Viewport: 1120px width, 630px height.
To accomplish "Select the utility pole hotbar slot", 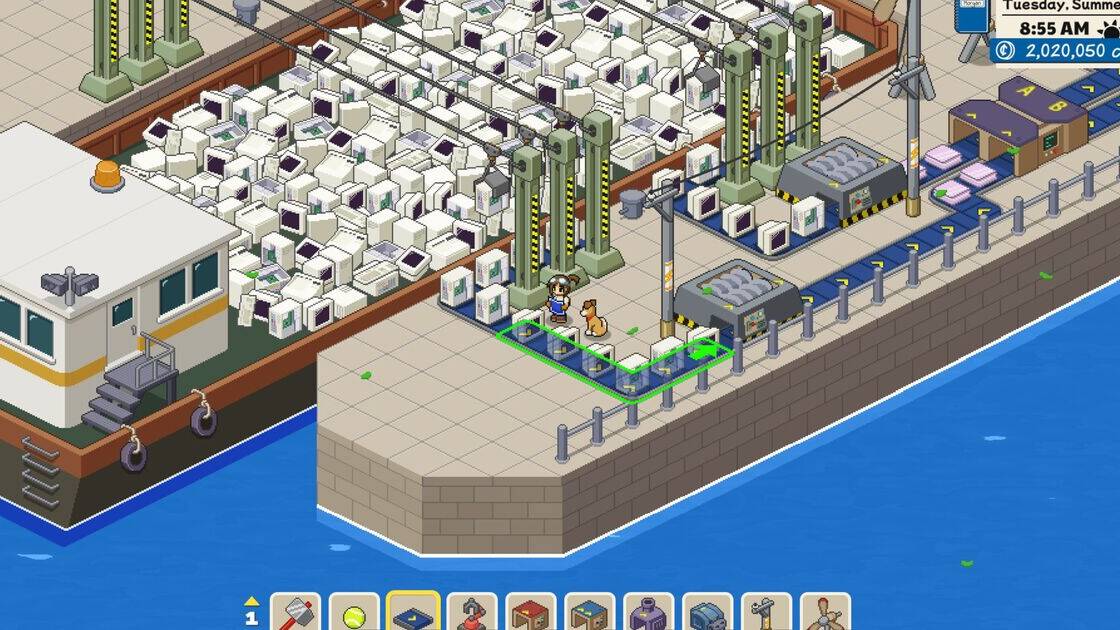I will tap(767, 613).
